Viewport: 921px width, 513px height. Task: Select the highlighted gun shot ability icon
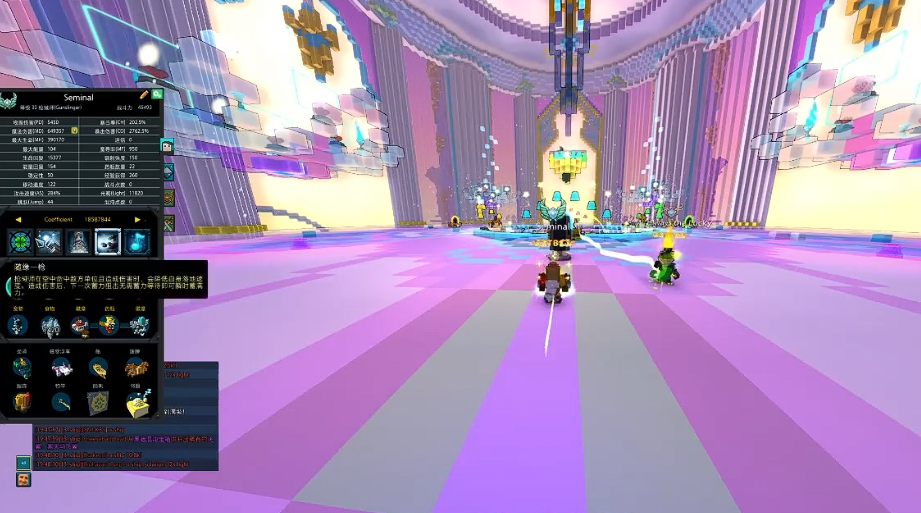pos(108,242)
